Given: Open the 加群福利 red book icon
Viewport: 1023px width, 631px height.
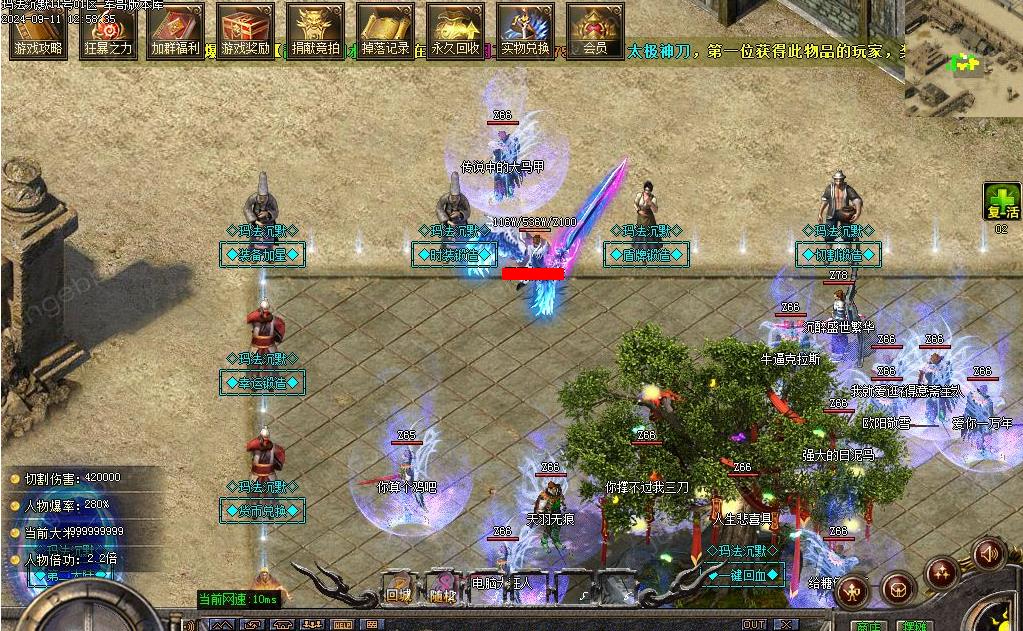Looking at the screenshot, I should [176, 30].
